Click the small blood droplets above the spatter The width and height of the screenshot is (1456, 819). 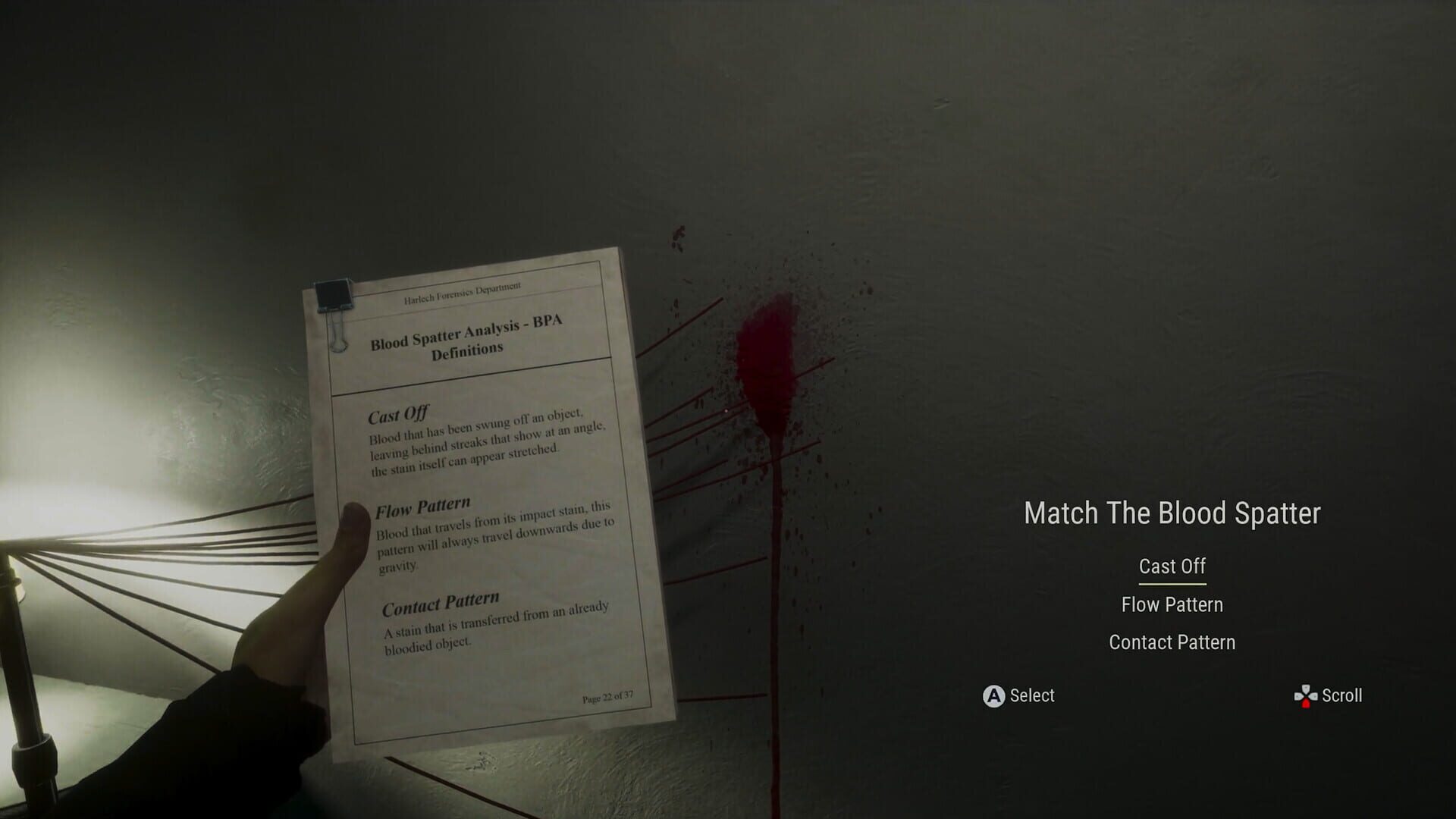[679, 239]
